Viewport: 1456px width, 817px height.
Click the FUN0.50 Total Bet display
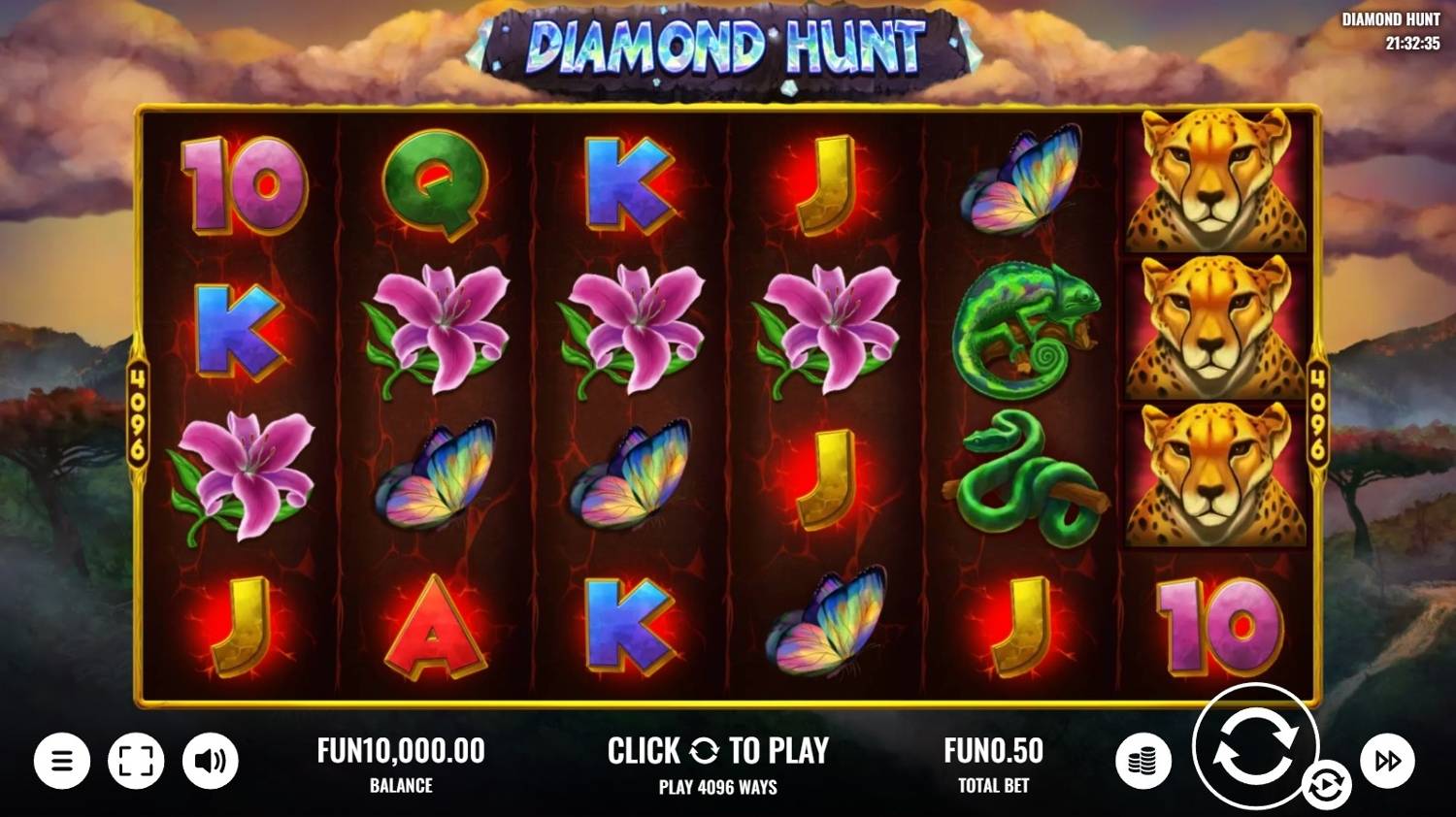[x=993, y=750]
